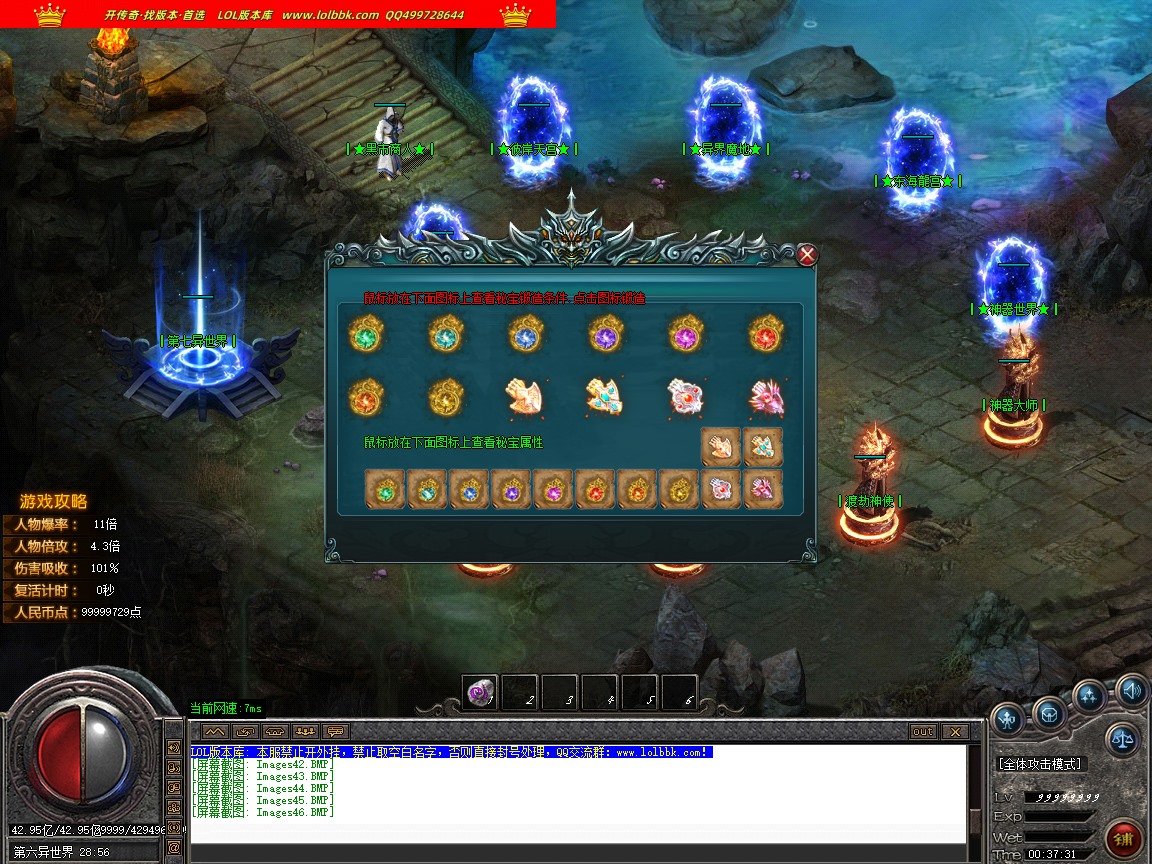Open the skills sparkle button
The width and height of the screenshot is (1152, 864).
tap(1089, 695)
